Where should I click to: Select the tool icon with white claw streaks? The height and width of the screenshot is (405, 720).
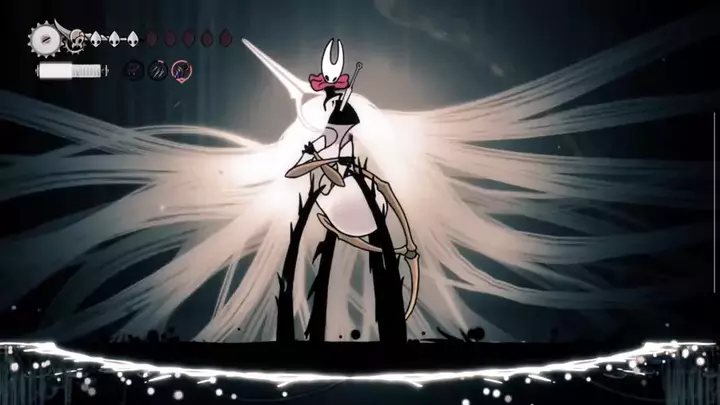[158, 70]
